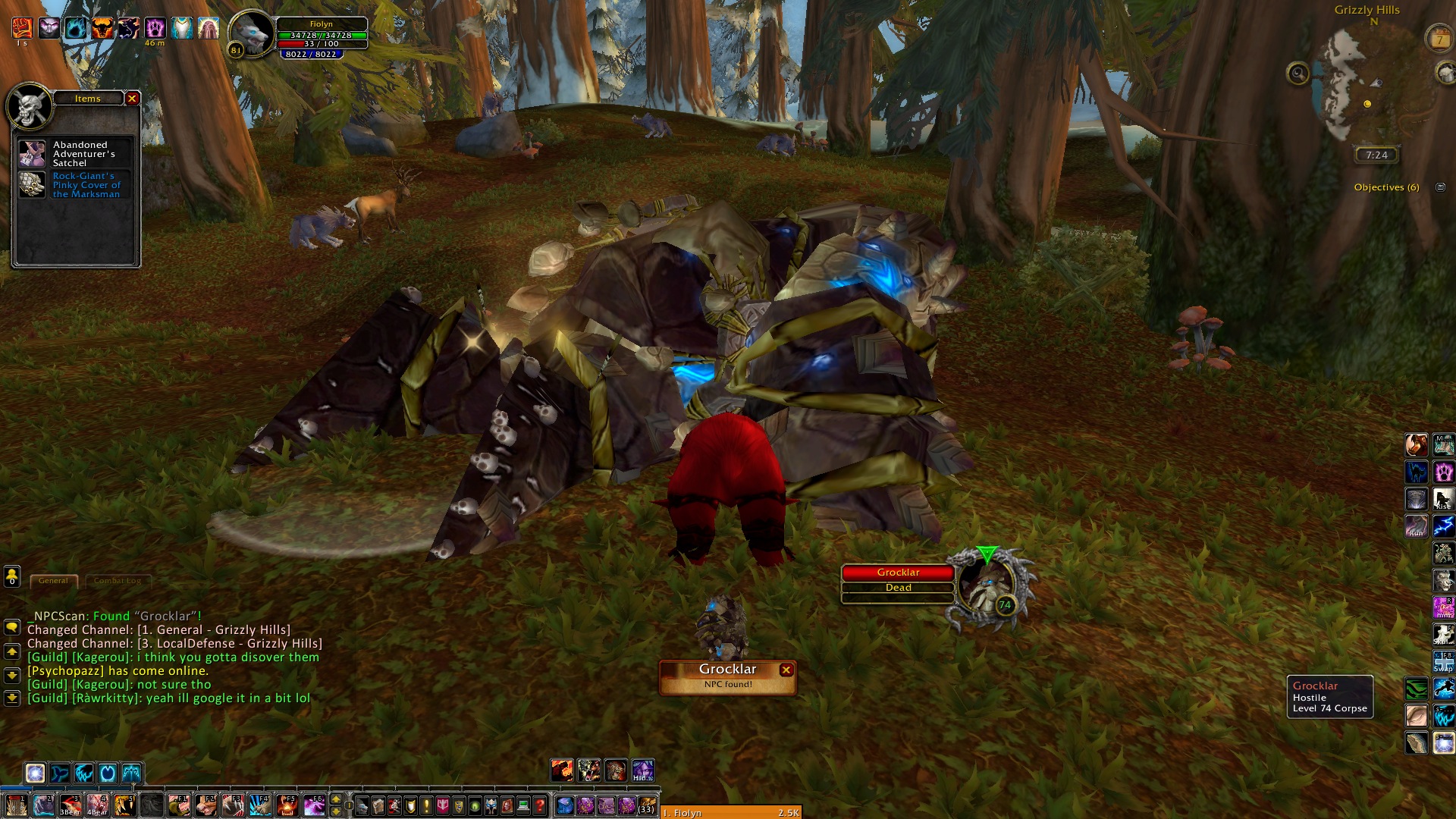Cast the blue lightning bolt ability

pyautogui.click(x=1443, y=526)
